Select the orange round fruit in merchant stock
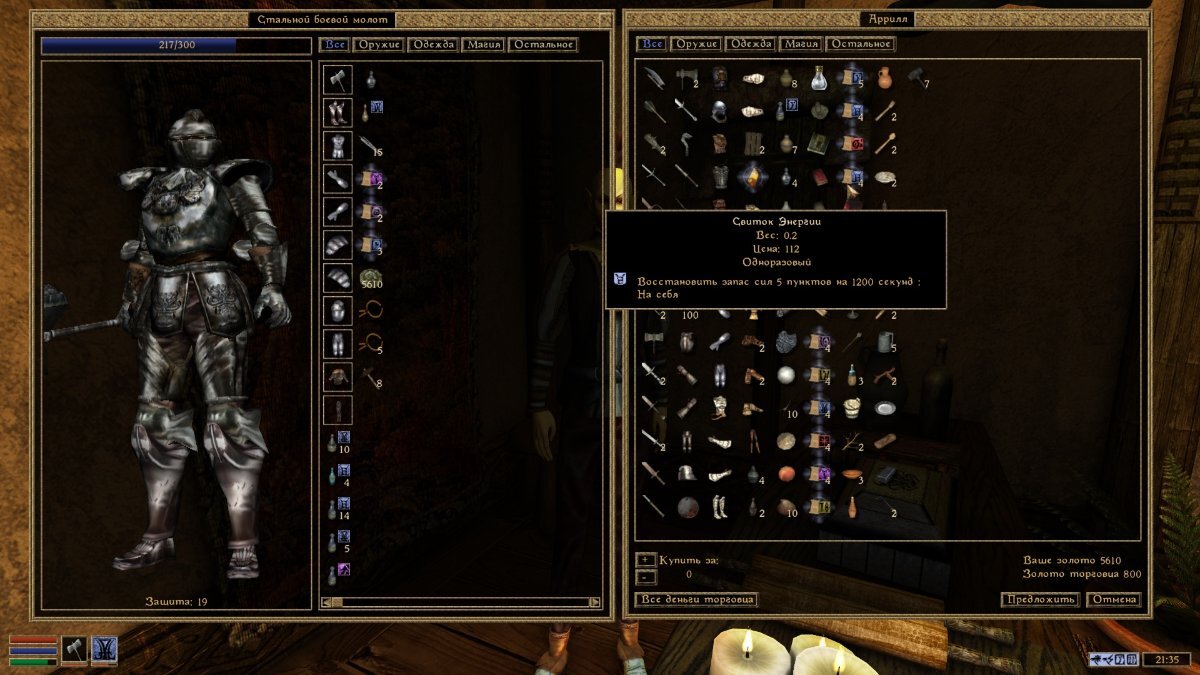The width and height of the screenshot is (1200, 675). pyautogui.click(x=786, y=473)
